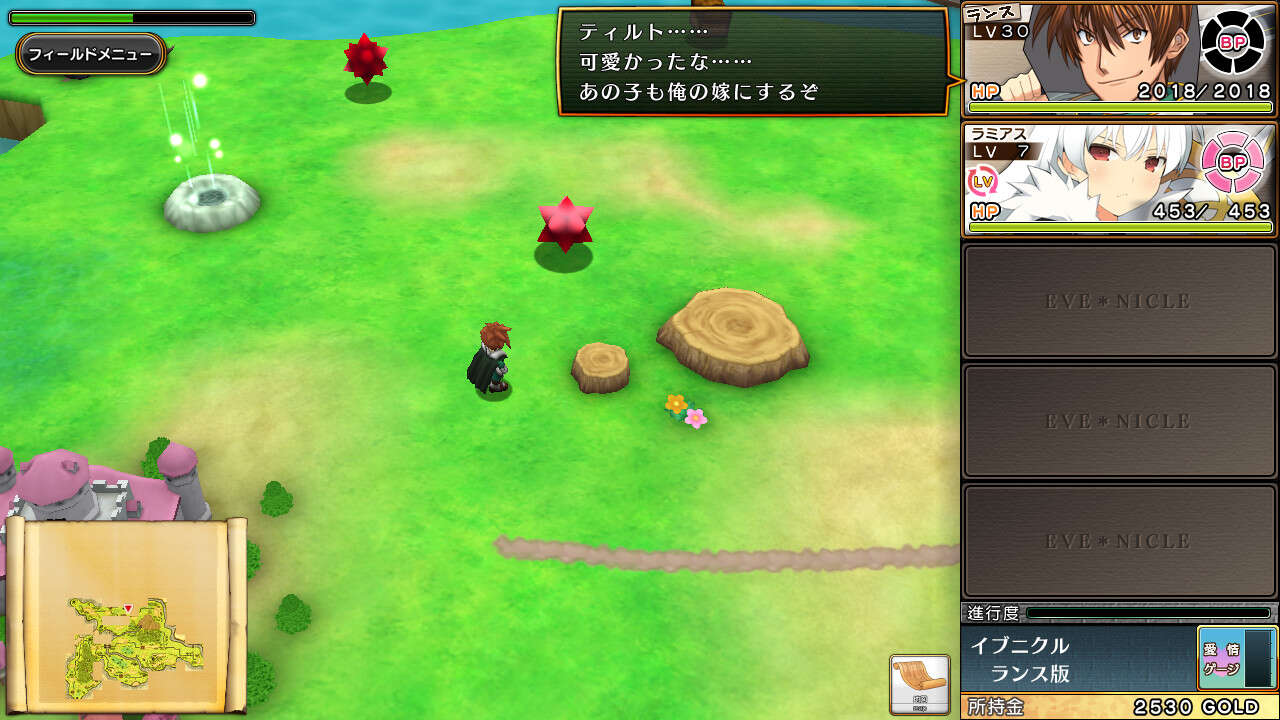
Task: Open the map scroll button
Action: [919, 684]
